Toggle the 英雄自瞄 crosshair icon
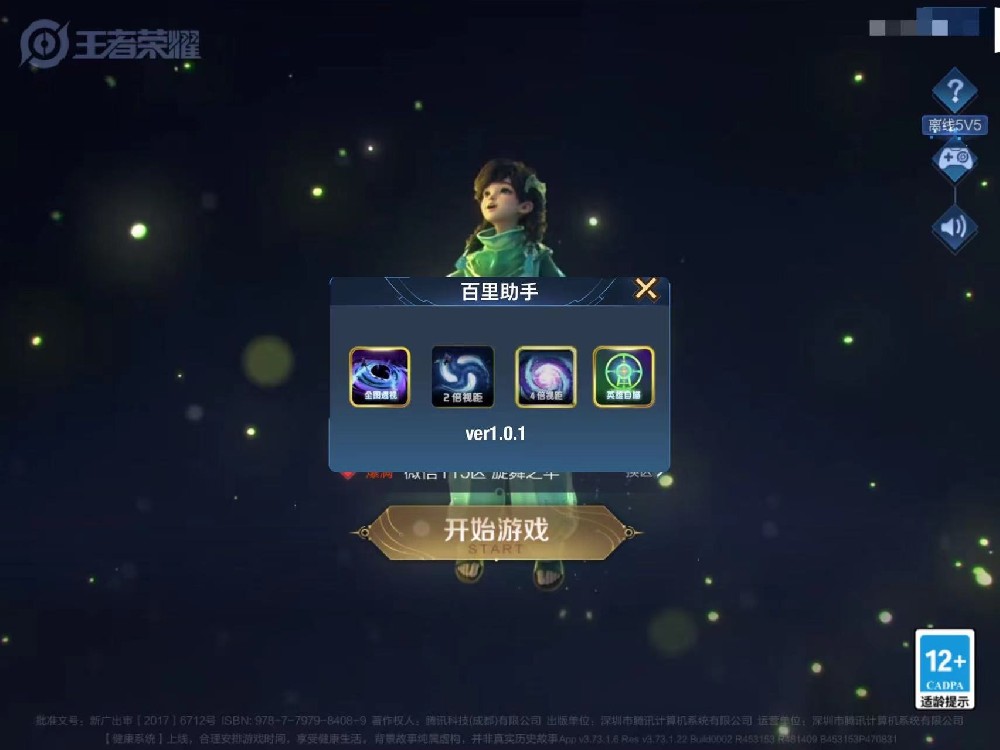 point(624,377)
